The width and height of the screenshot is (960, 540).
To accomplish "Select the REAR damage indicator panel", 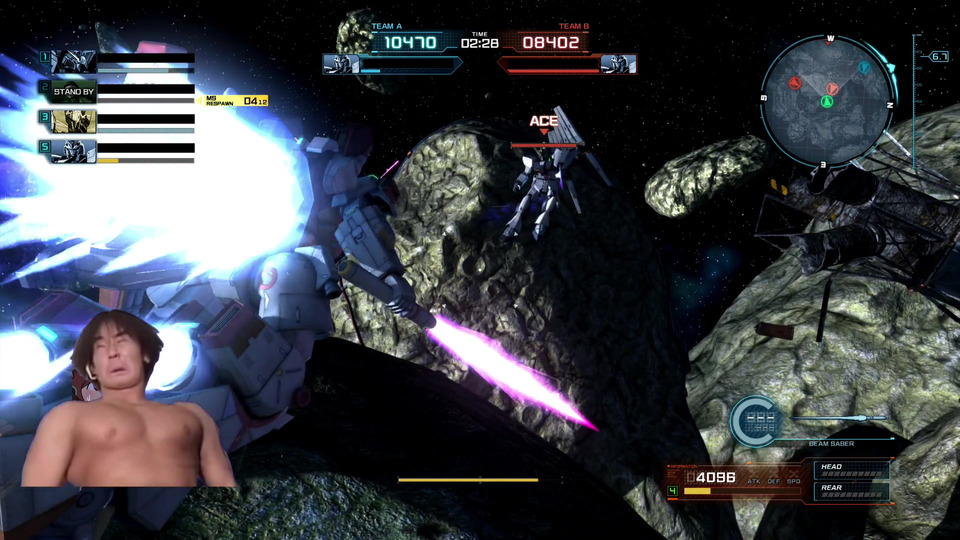I will [852, 490].
